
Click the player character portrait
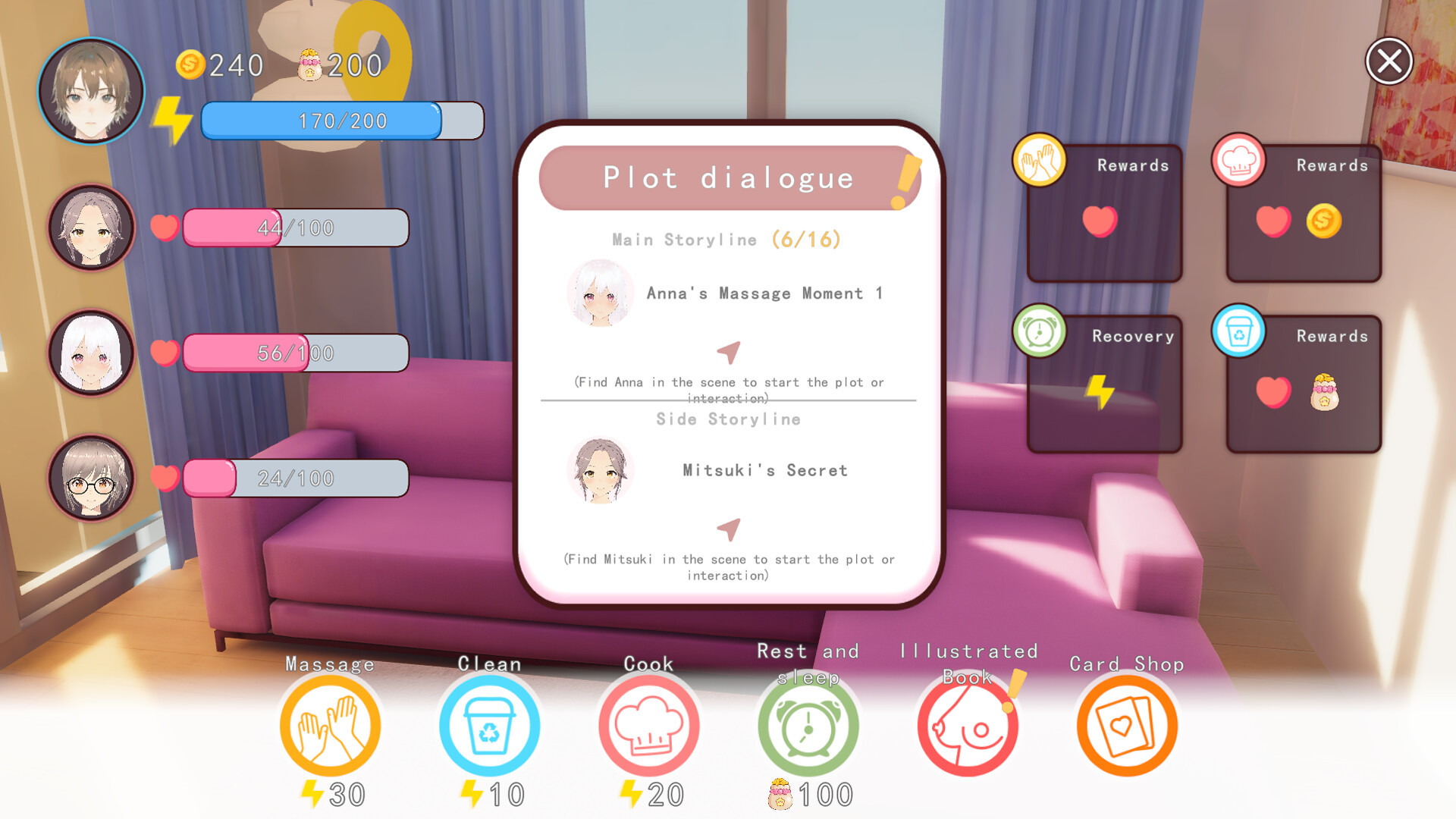(91, 91)
